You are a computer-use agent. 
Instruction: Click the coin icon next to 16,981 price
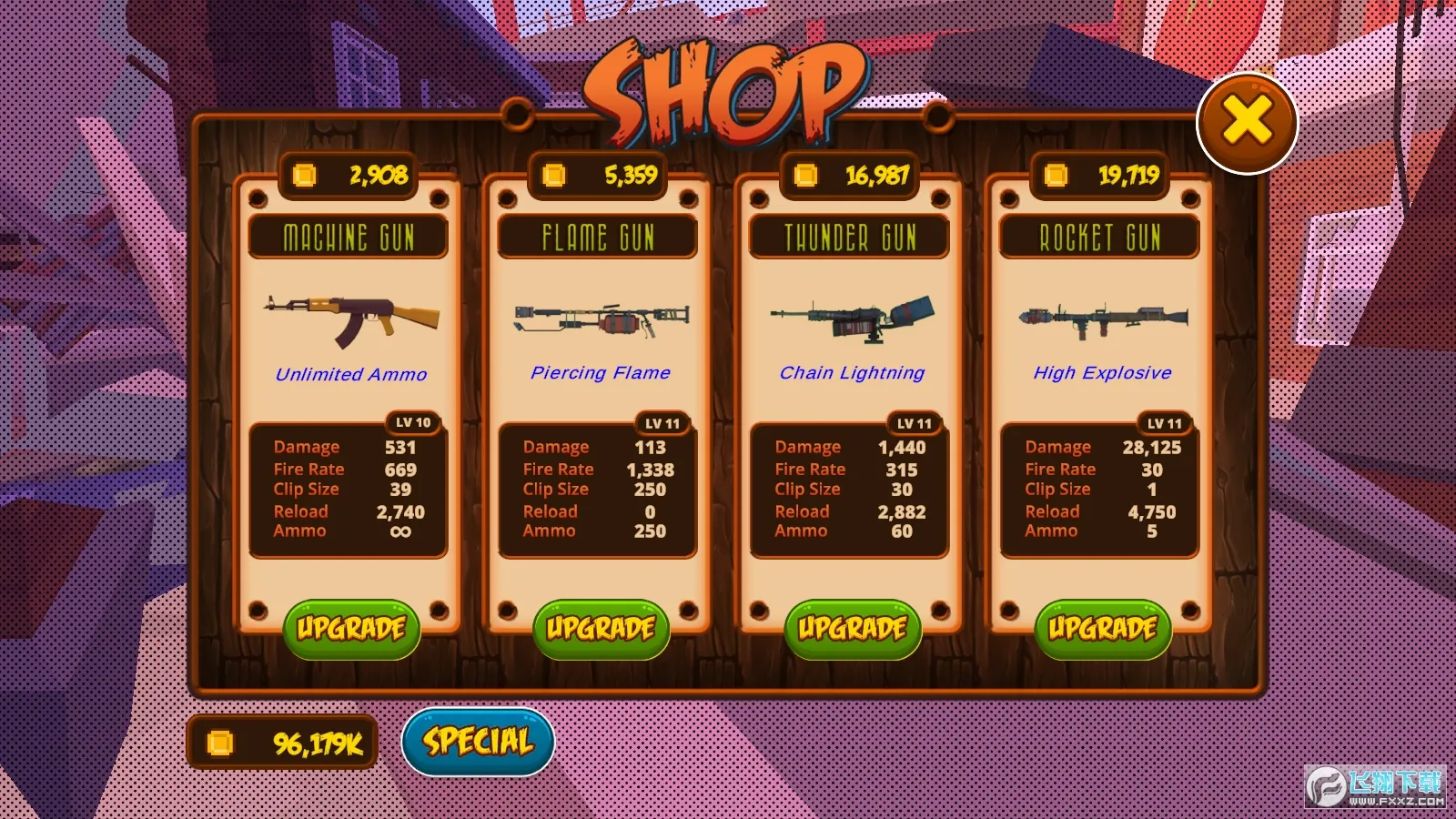[804, 177]
